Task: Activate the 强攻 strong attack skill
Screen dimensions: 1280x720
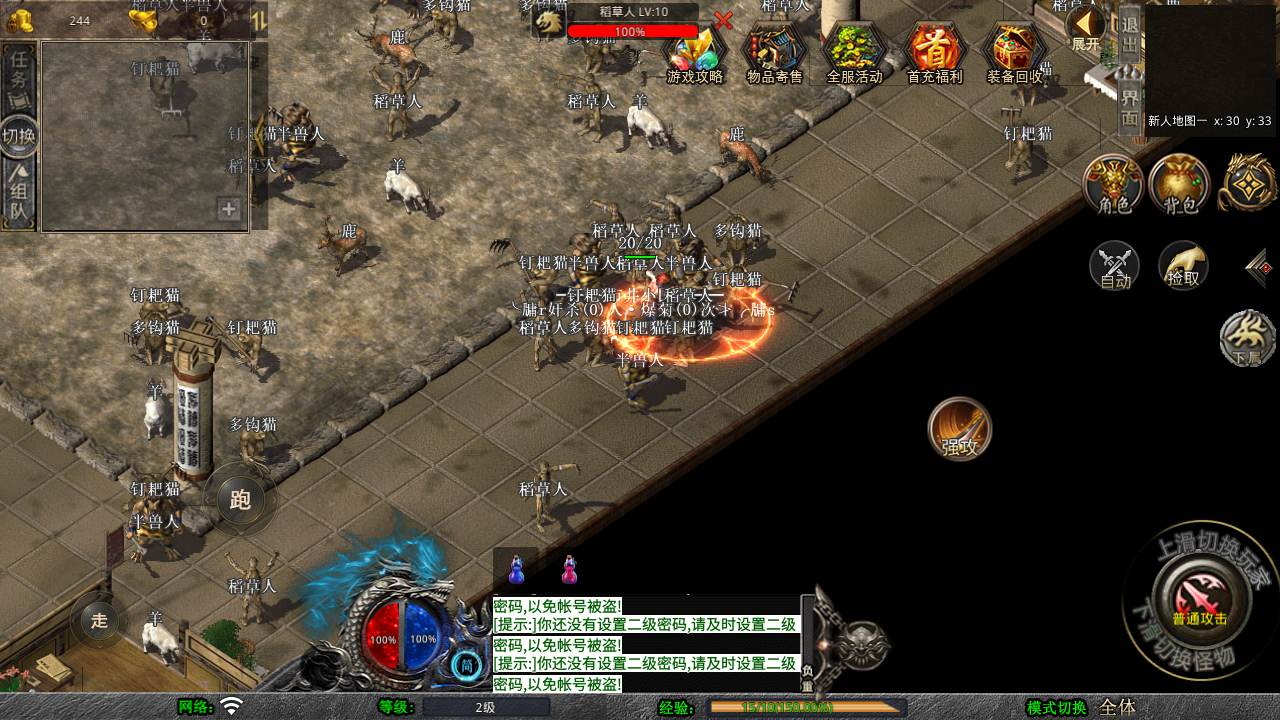Action: pos(960,429)
